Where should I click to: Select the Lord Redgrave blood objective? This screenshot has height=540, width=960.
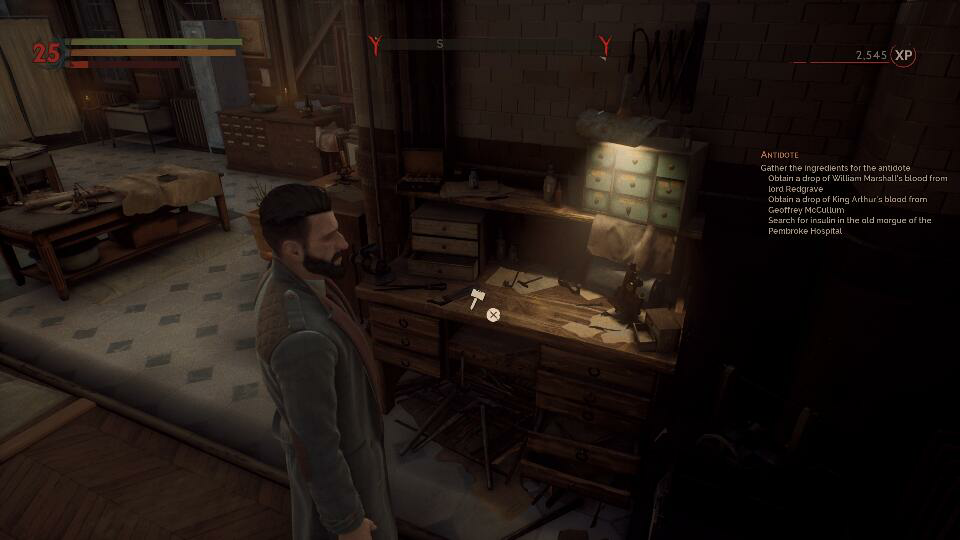(857, 183)
